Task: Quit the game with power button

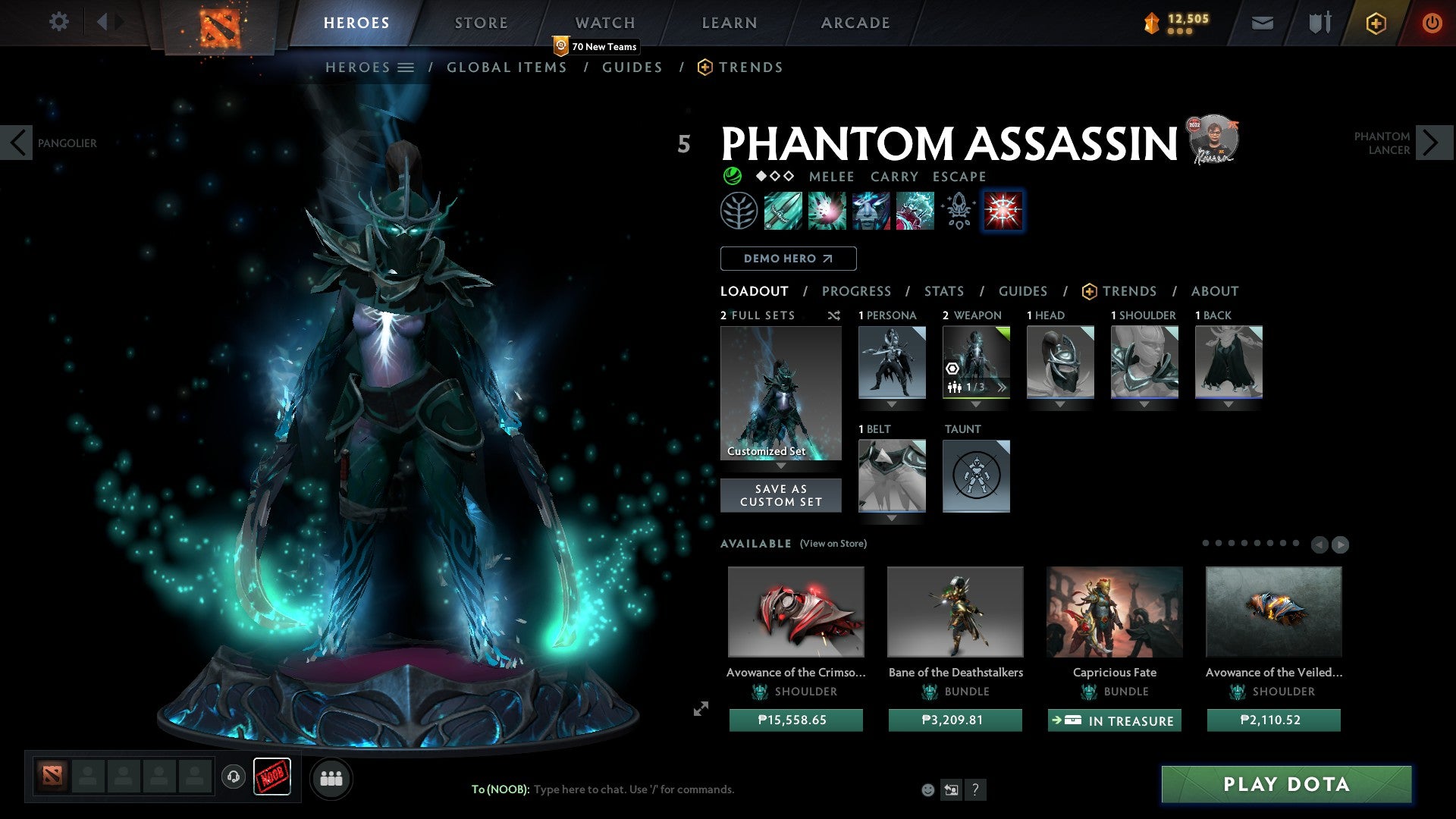Action: [x=1432, y=23]
